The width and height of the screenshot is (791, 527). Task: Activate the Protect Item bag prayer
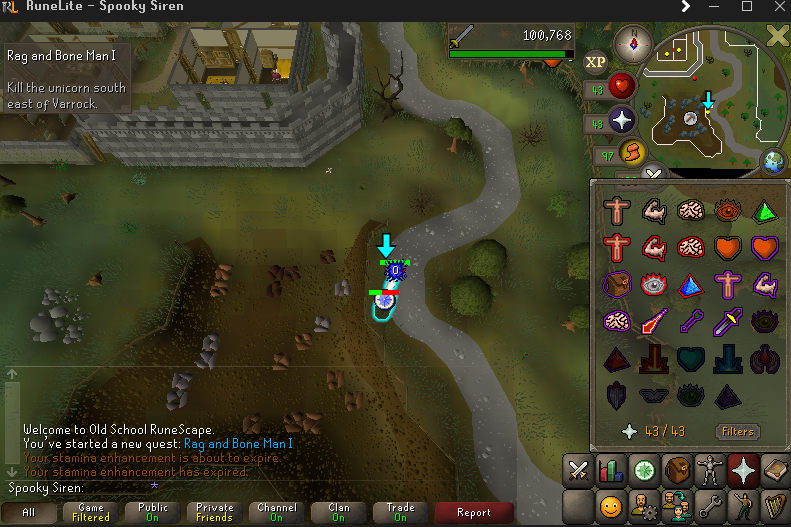point(616,284)
